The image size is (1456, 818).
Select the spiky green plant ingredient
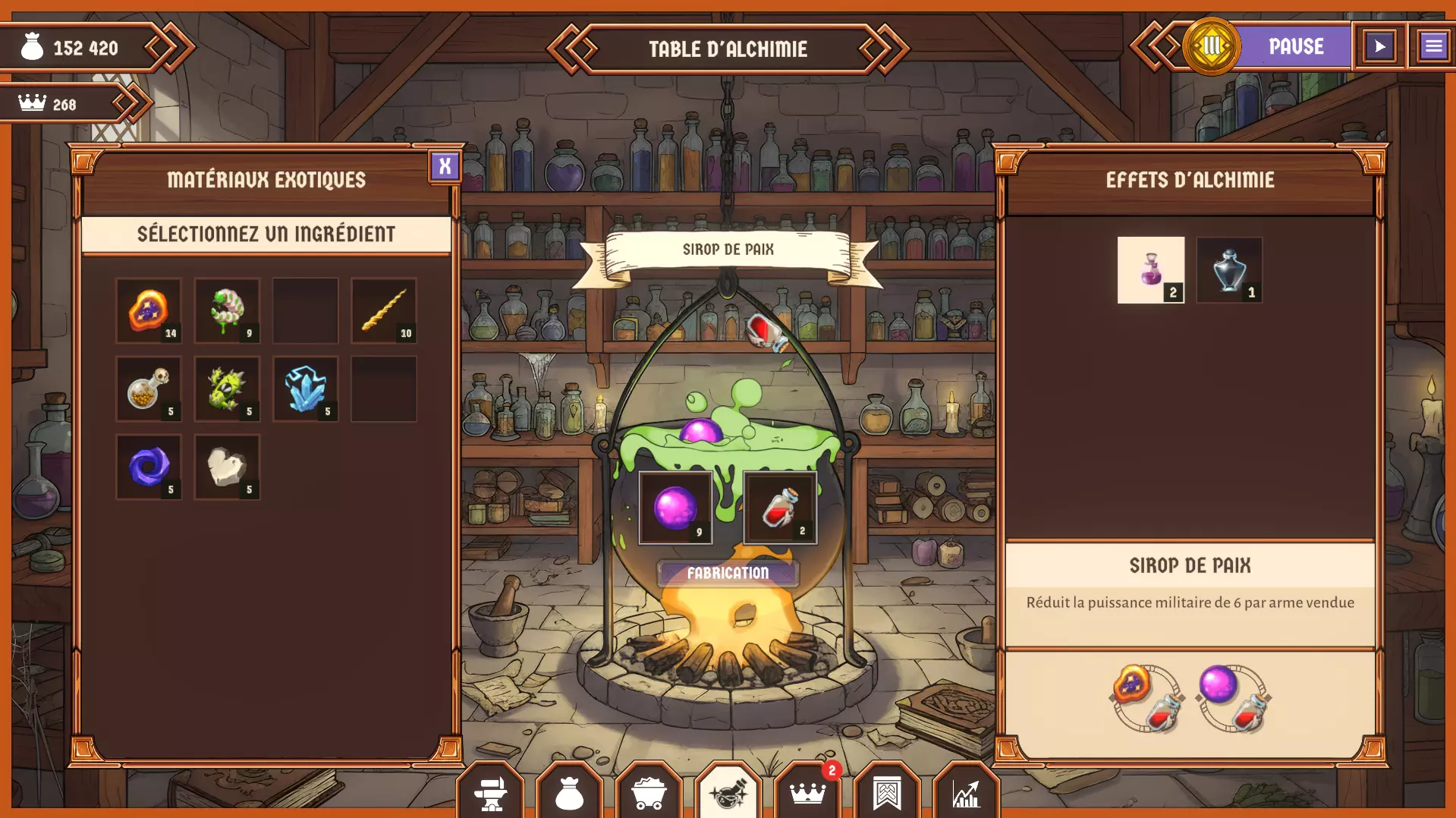tap(227, 389)
